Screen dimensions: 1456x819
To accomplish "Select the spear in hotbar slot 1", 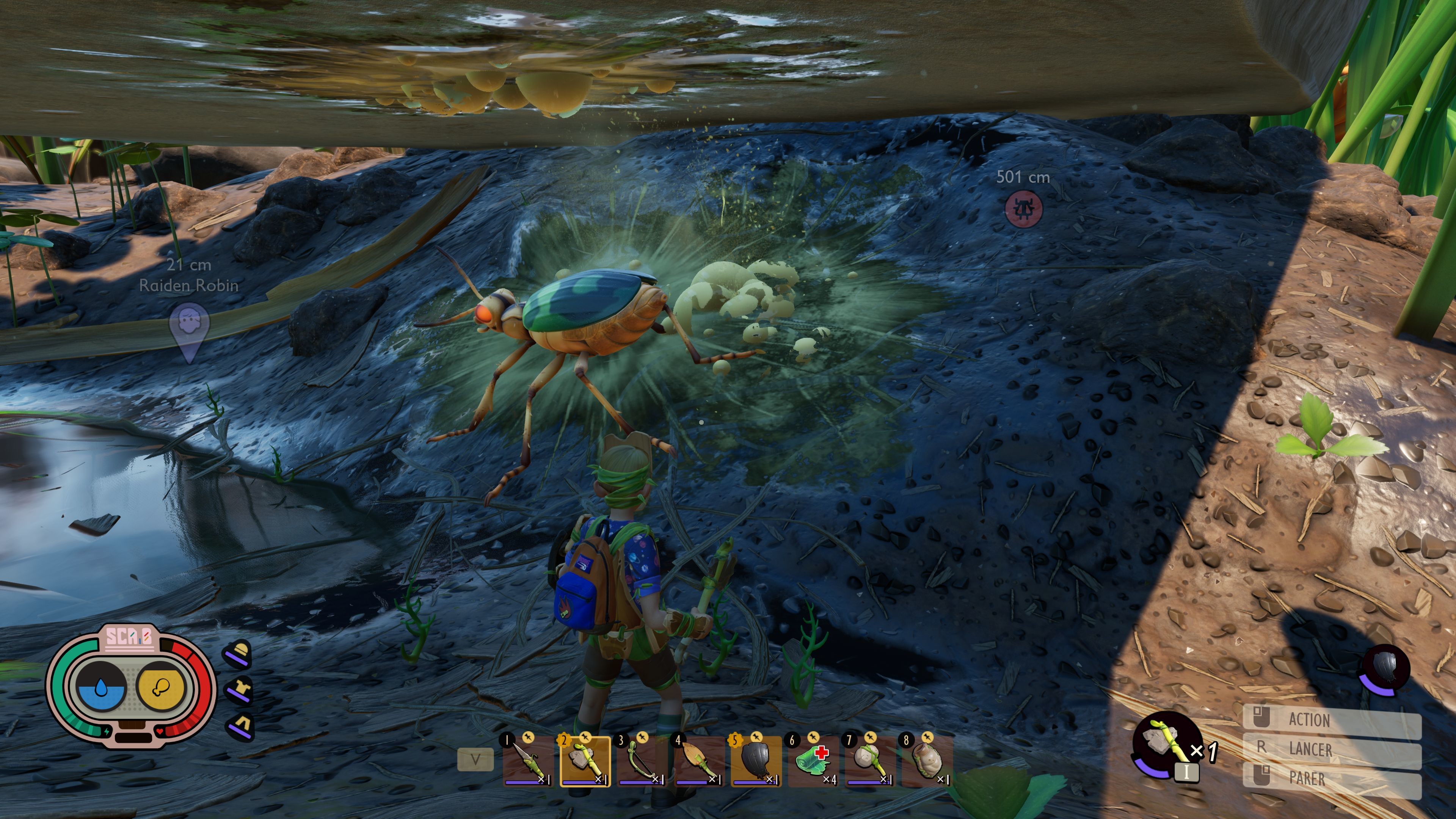I will [528, 761].
